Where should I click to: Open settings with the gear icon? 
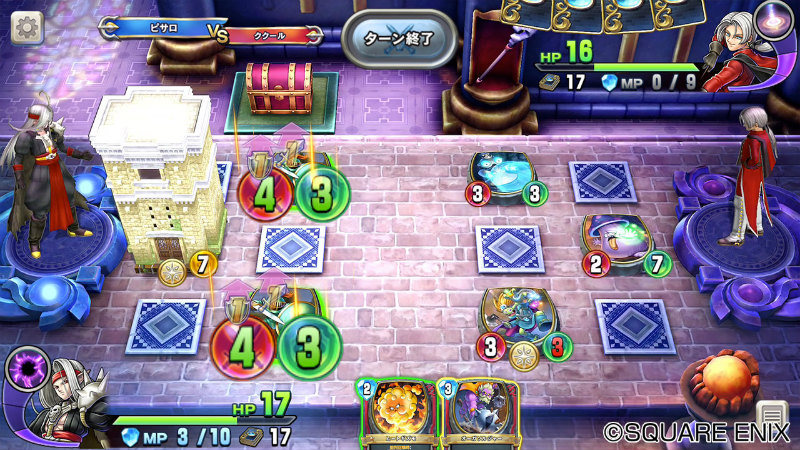click(25, 27)
